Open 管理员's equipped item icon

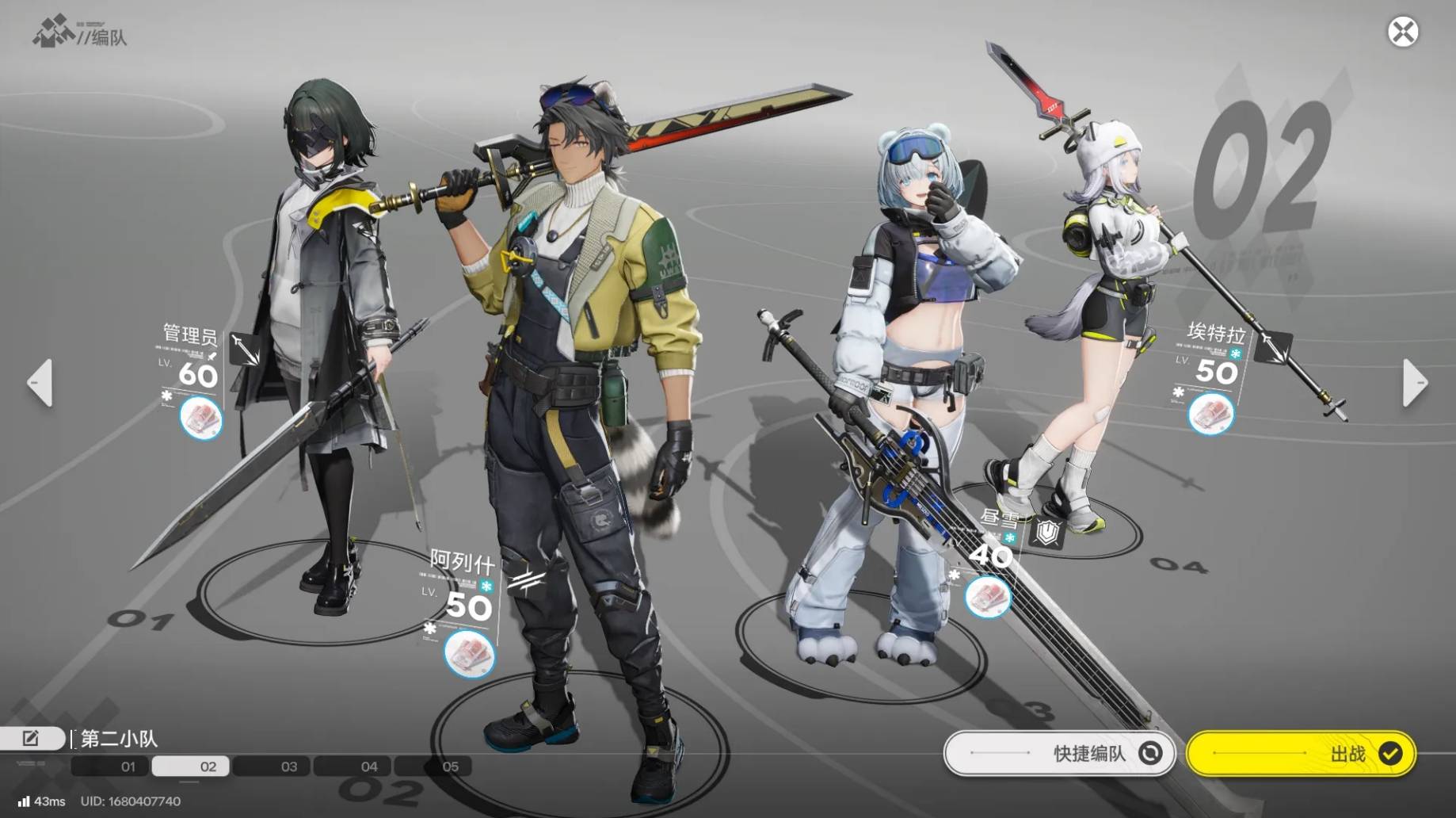click(200, 418)
